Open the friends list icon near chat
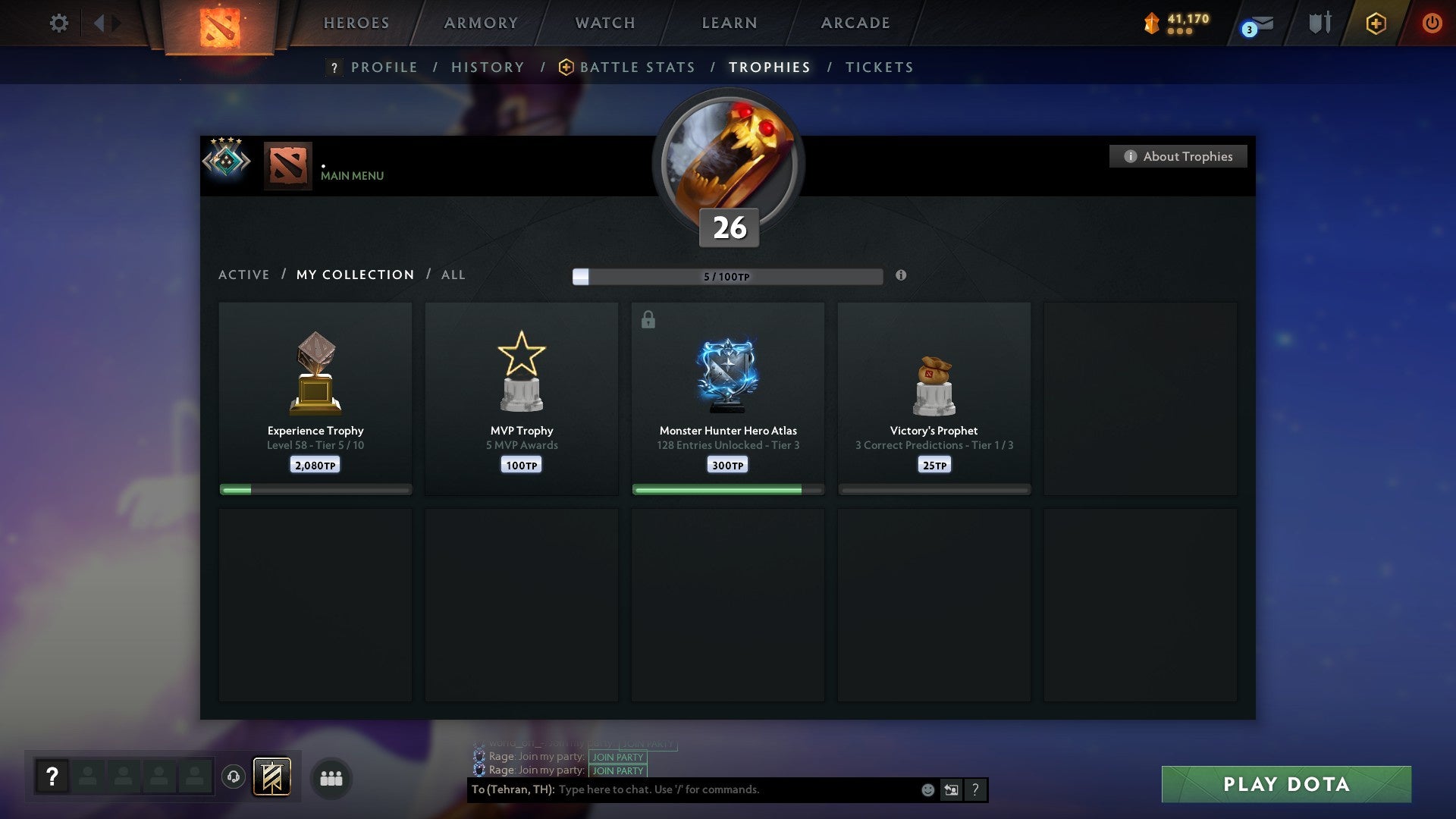Image resolution: width=1456 pixels, height=819 pixels. (331, 778)
